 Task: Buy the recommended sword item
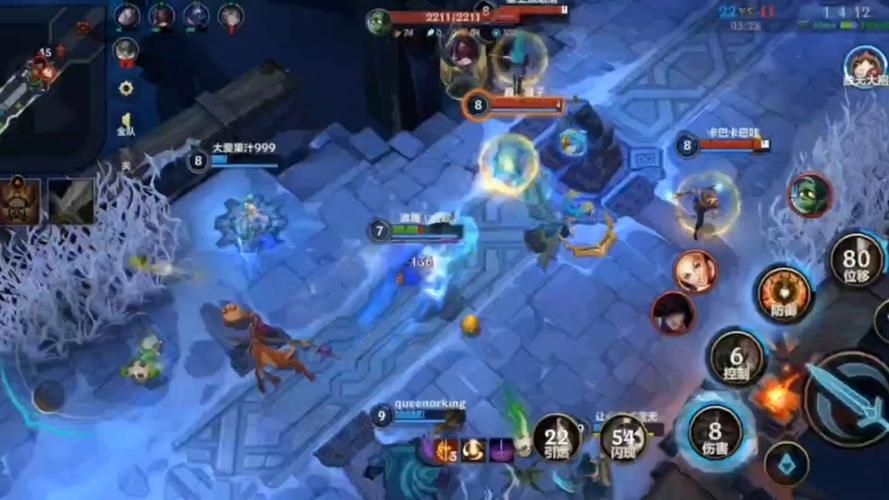(72, 200)
